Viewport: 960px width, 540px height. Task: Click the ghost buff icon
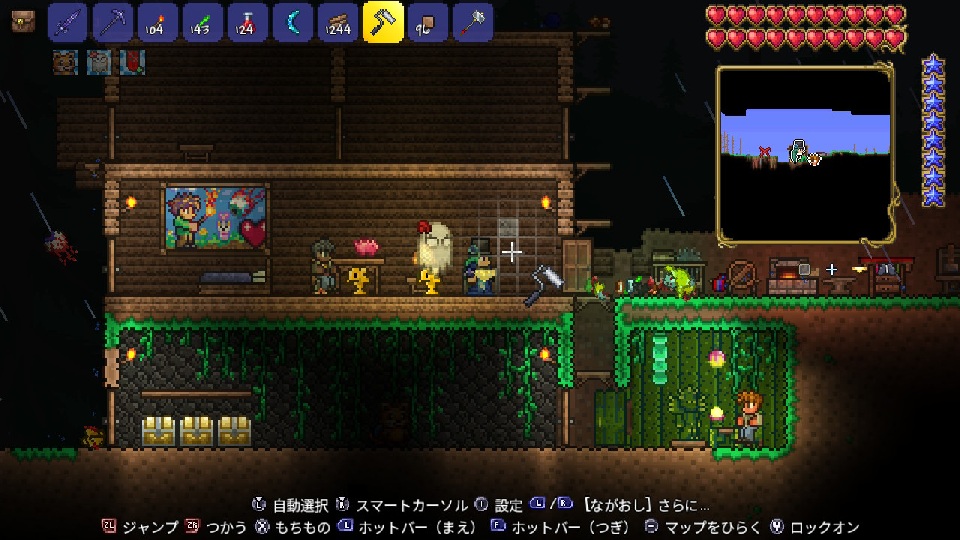(x=99, y=62)
